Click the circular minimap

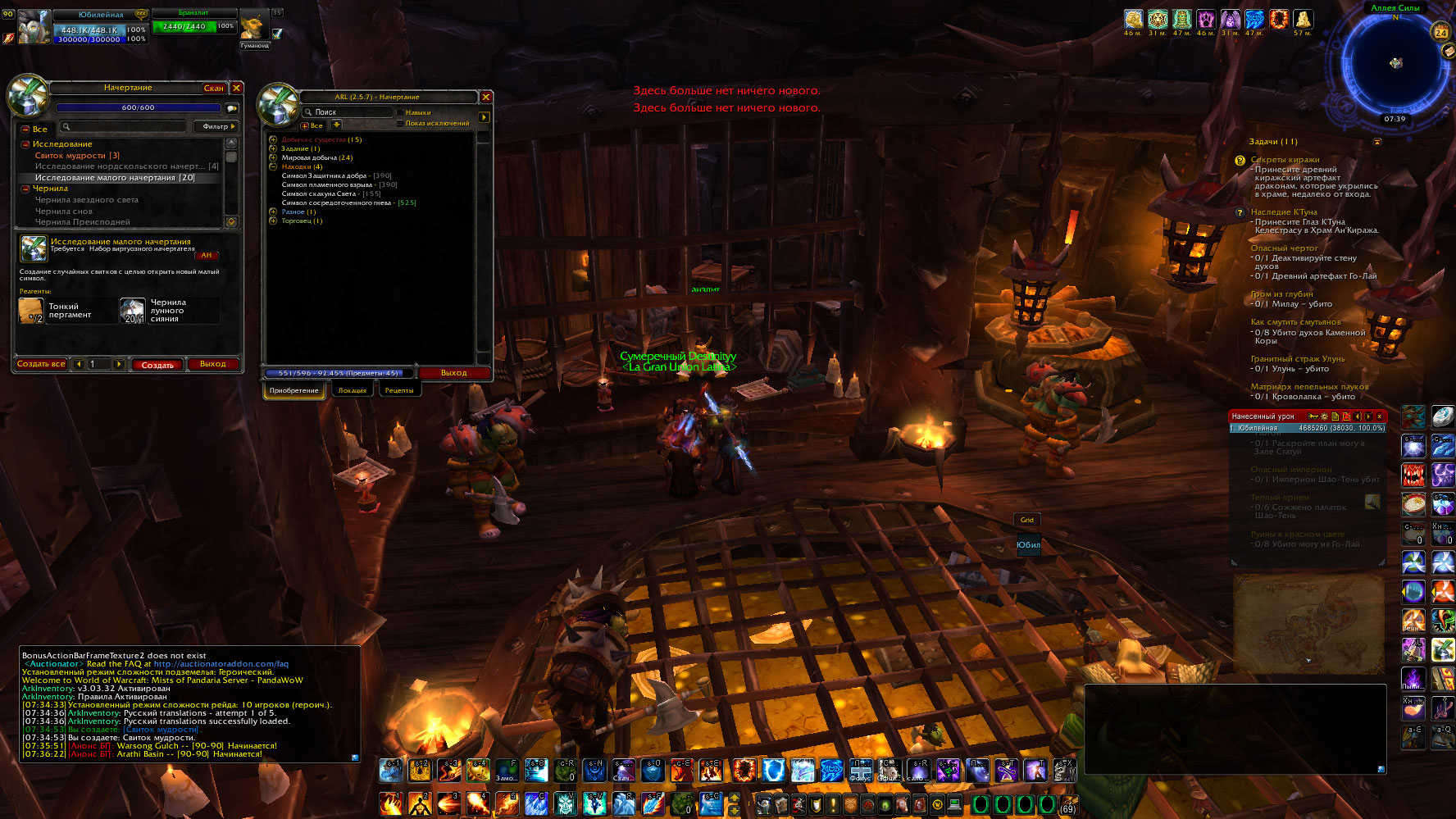coord(1395,63)
